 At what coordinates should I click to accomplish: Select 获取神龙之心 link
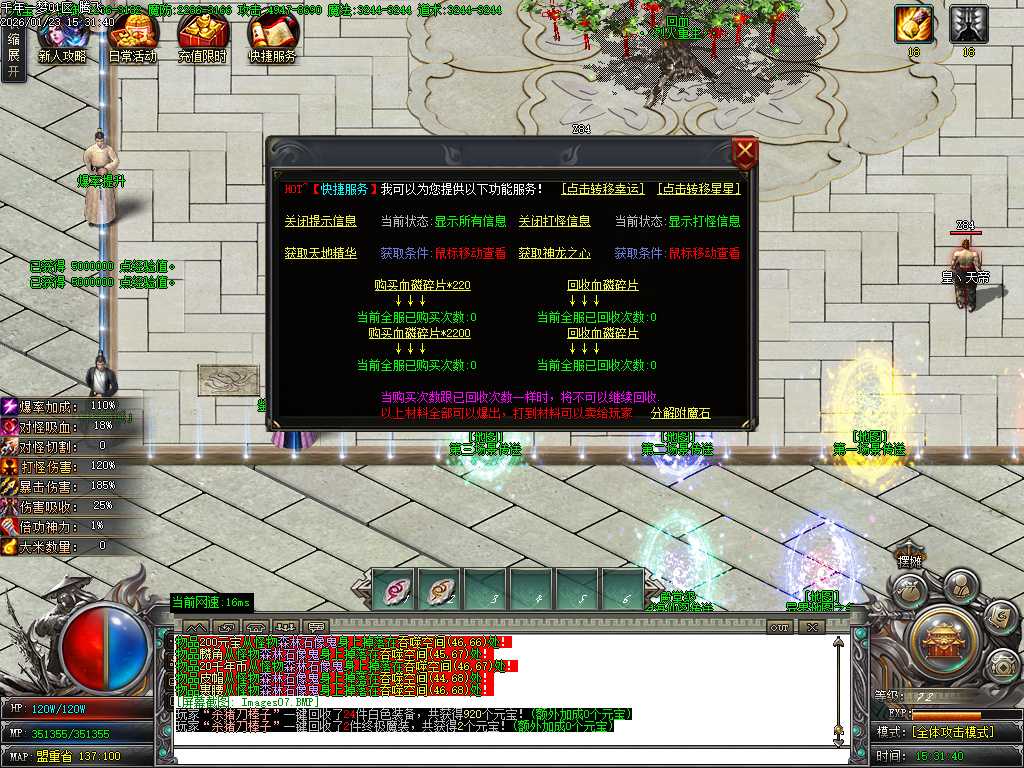click(554, 253)
